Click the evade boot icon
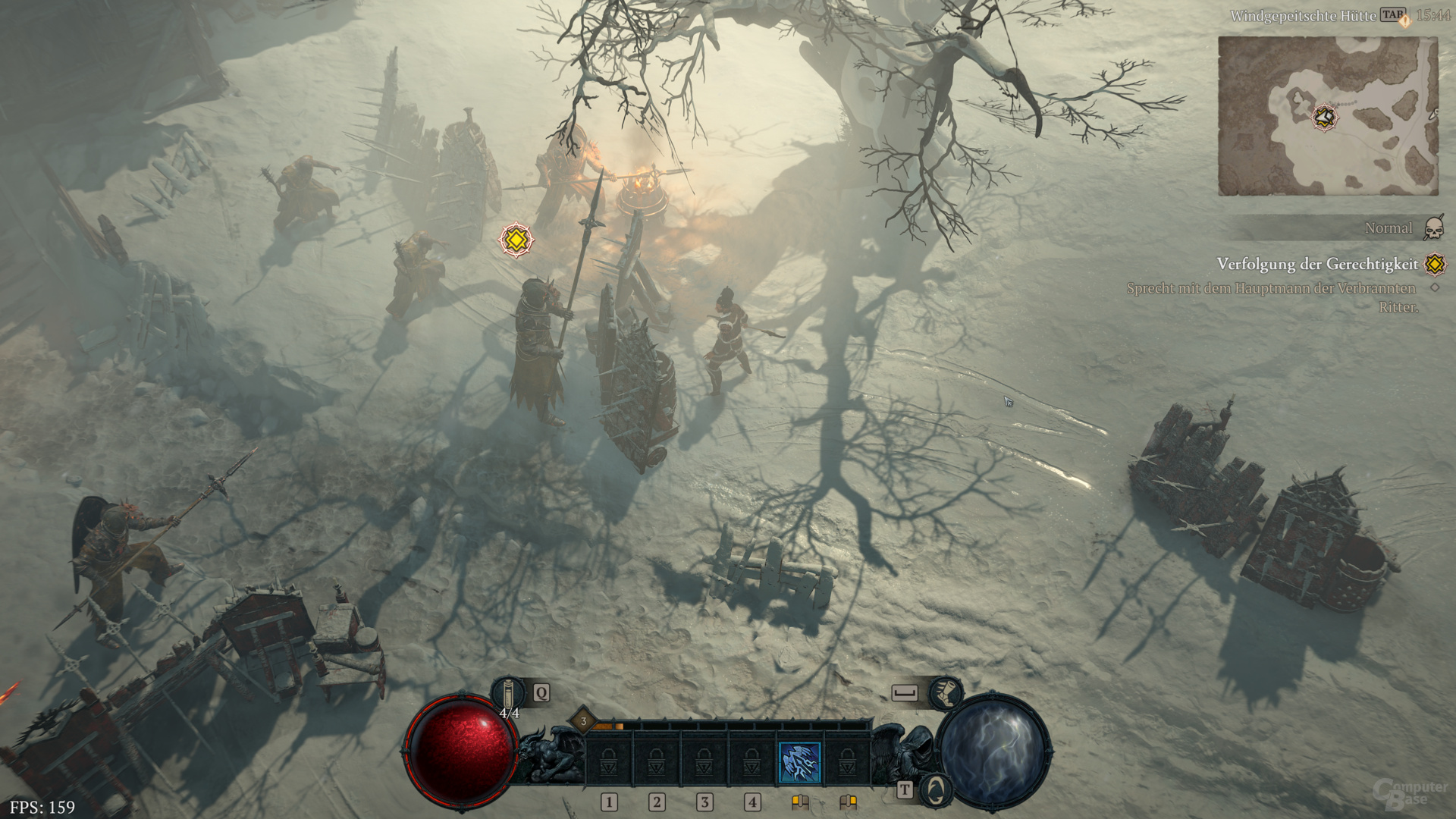The width and height of the screenshot is (1456, 819). click(x=946, y=692)
